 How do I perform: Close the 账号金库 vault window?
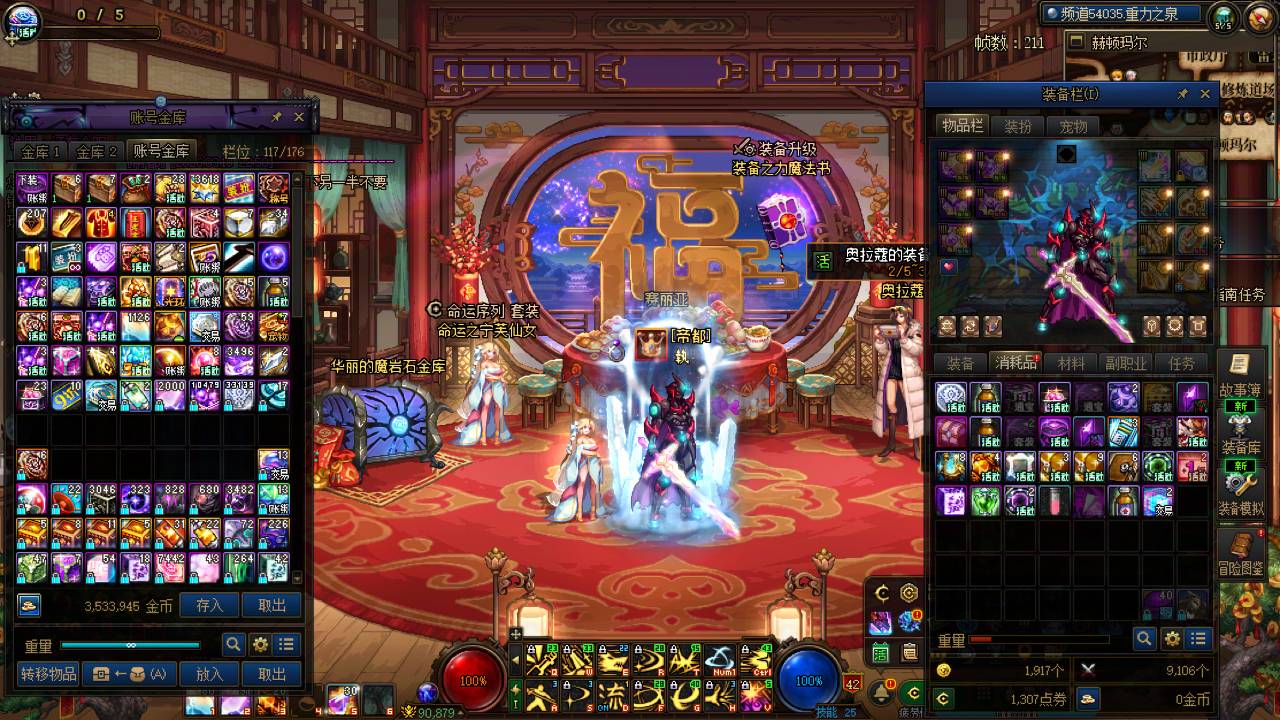click(299, 117)
